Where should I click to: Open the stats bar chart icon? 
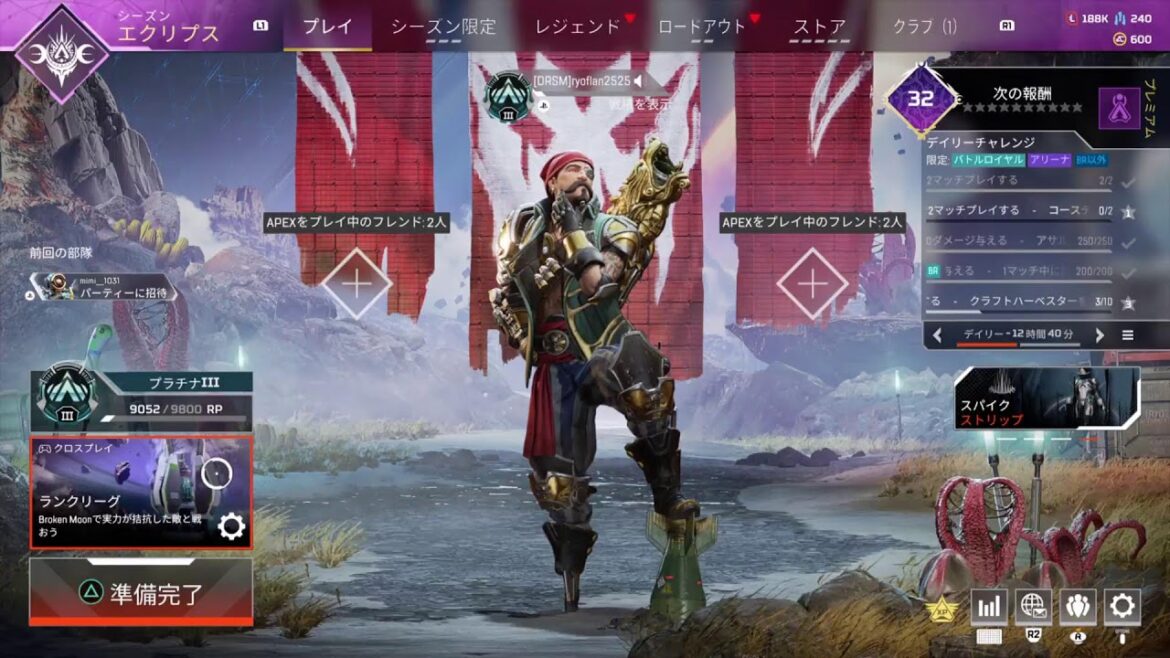[x=988, y=605]
